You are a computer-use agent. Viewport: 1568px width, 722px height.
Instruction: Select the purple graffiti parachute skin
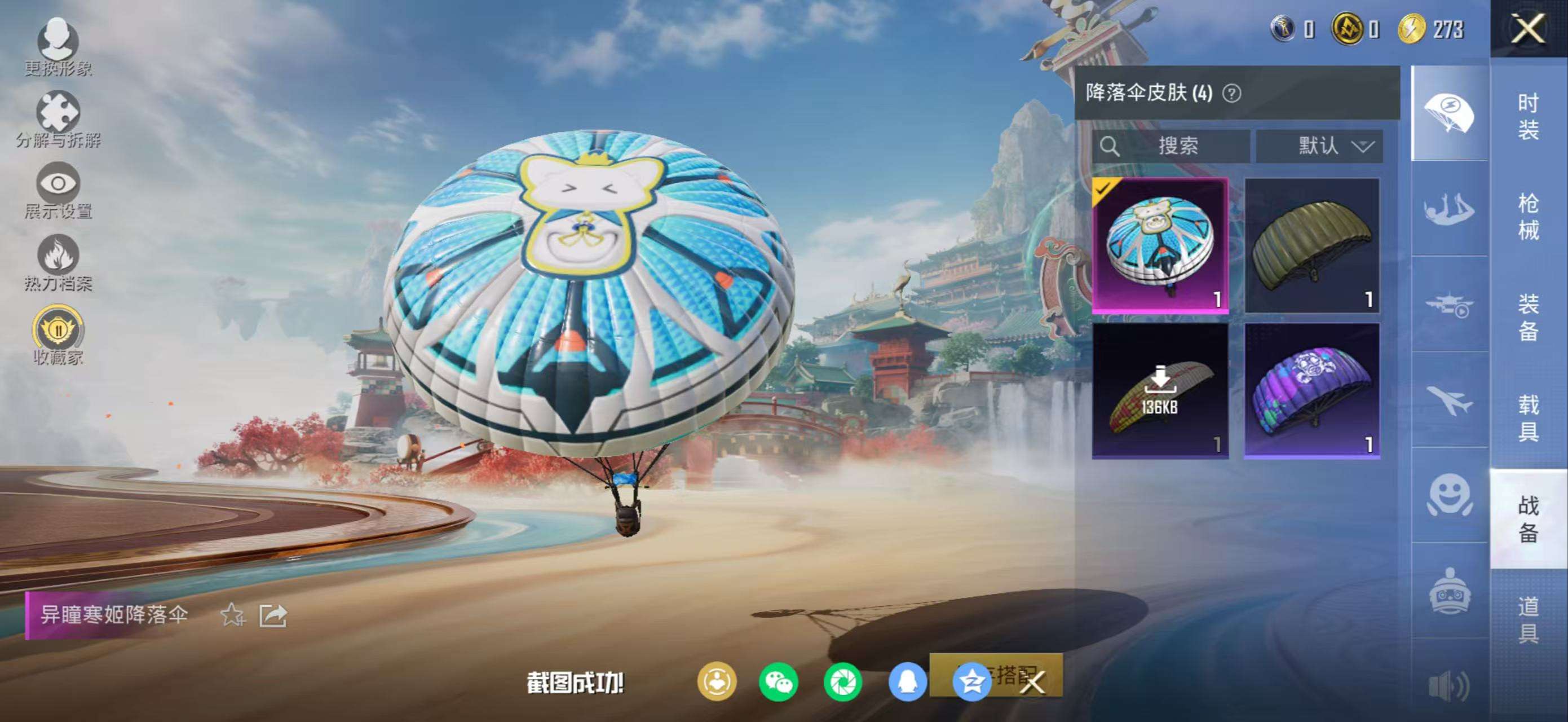1313,391
